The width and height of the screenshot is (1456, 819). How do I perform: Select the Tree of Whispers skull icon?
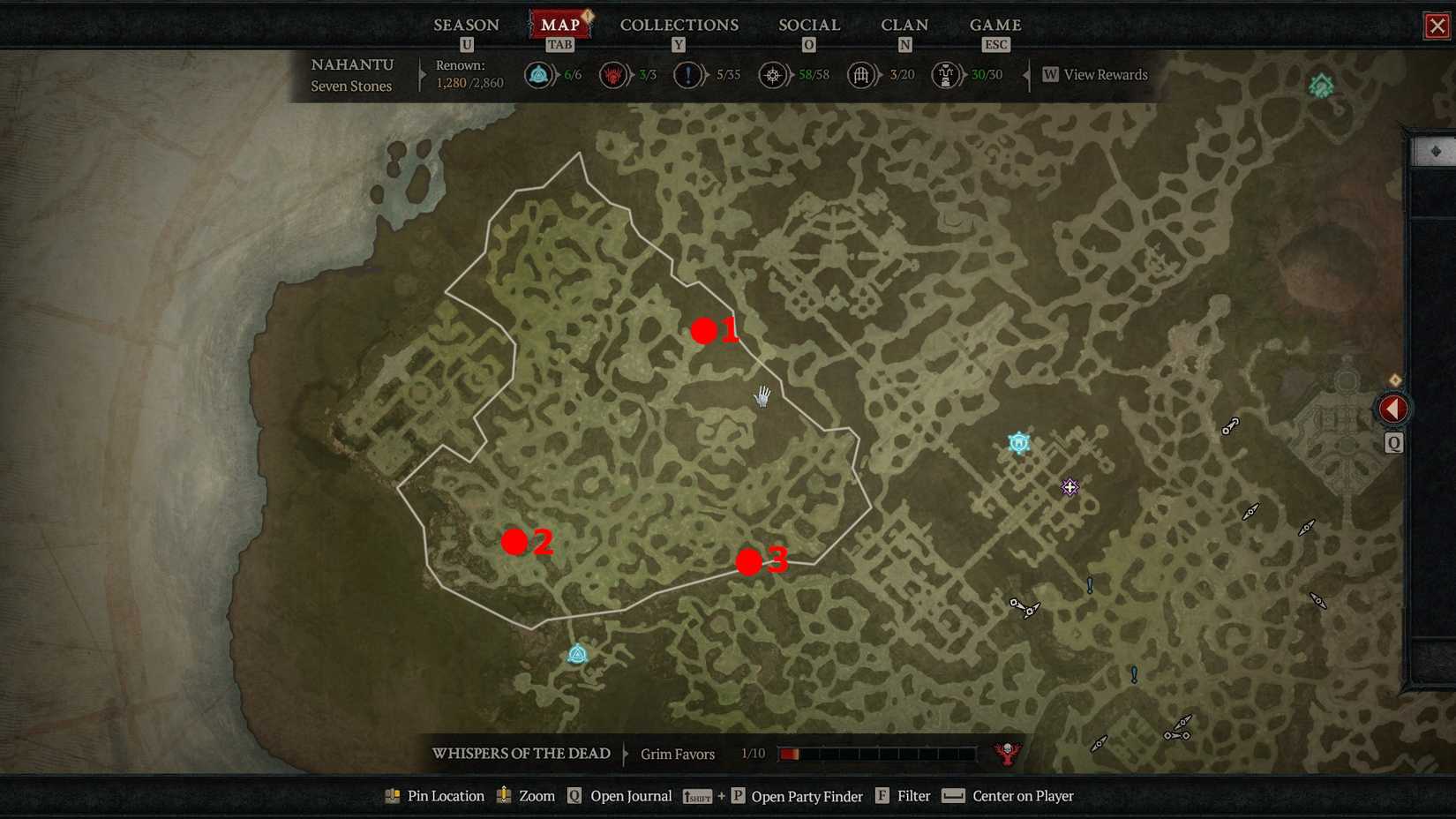pos(1006,754)
